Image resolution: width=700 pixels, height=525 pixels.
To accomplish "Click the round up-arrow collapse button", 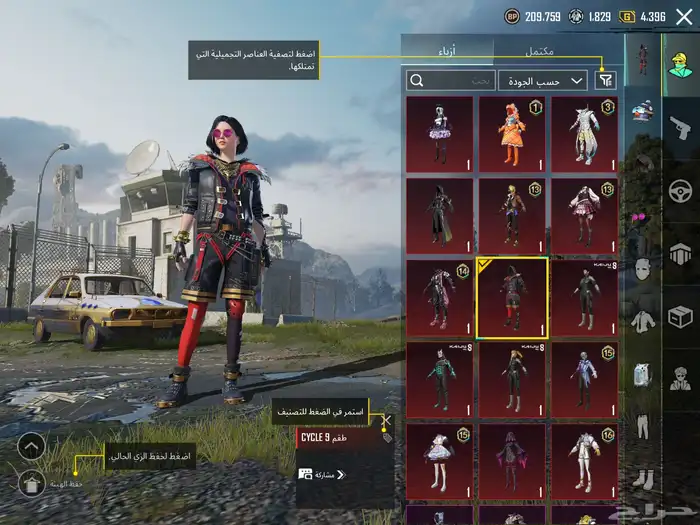I will [x=31, y=446].
